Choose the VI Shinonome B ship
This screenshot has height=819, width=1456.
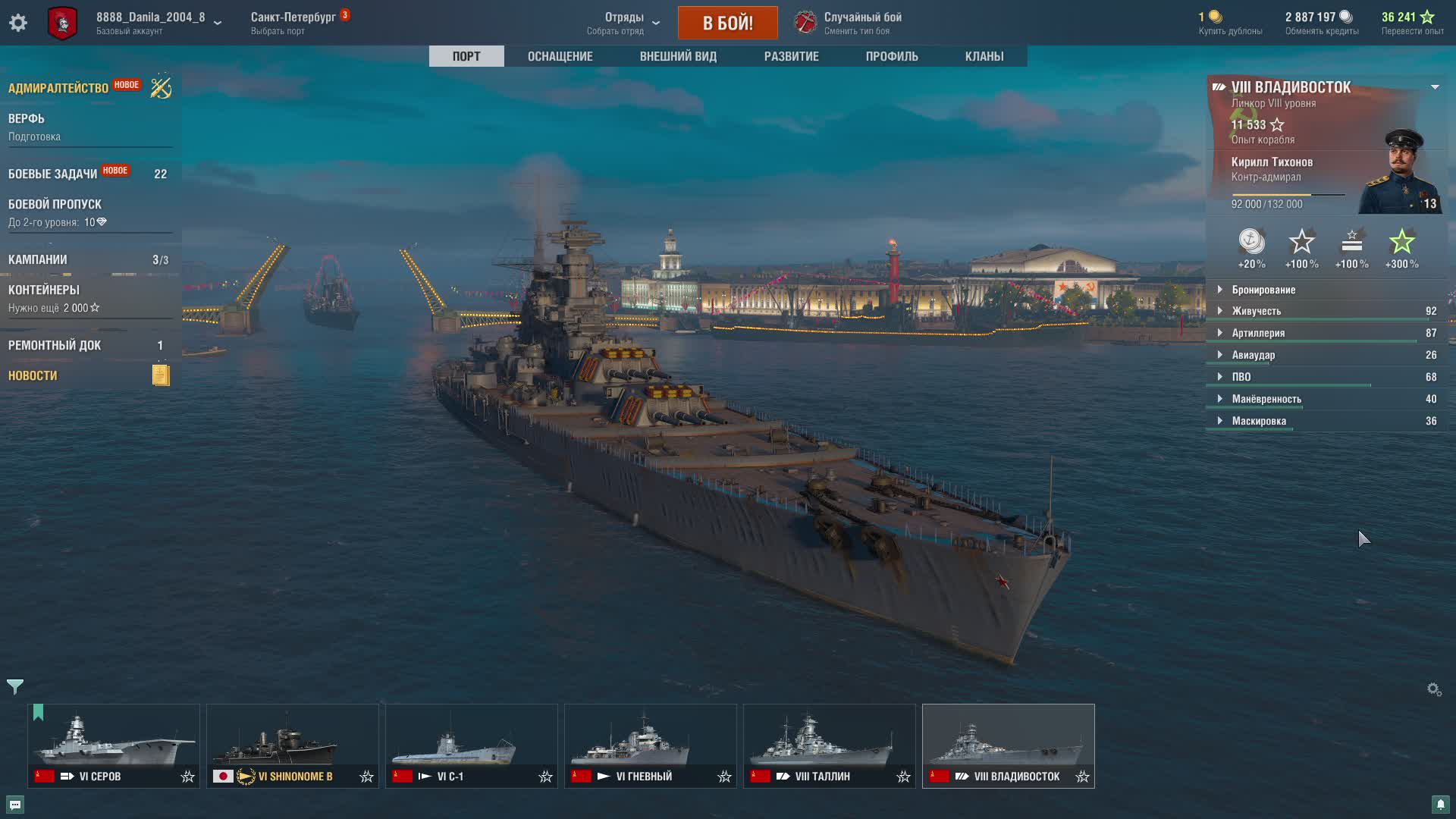[293, 745]
